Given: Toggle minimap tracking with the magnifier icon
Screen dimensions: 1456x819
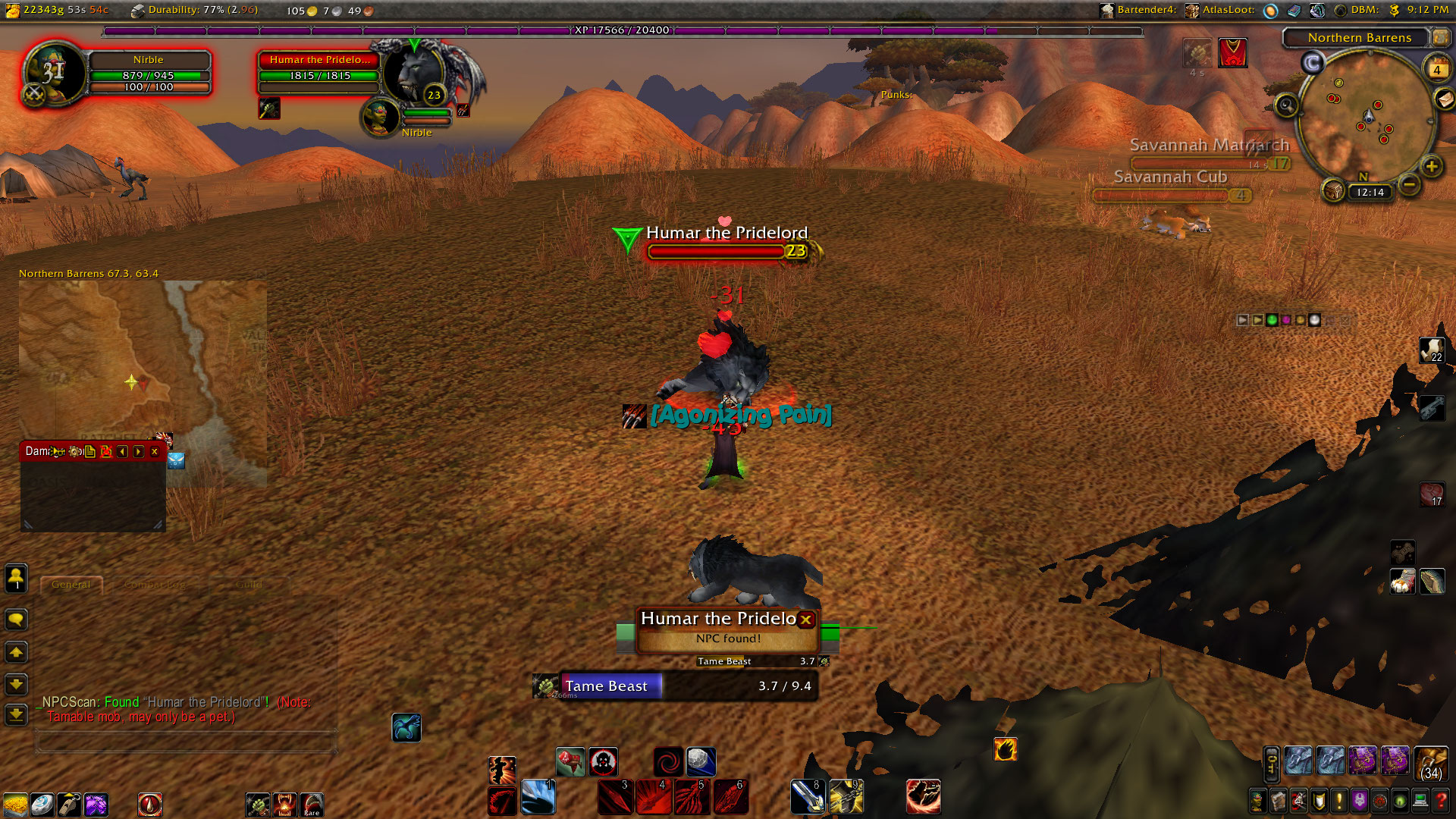Looking at the screenshot, I should 1287,105.
